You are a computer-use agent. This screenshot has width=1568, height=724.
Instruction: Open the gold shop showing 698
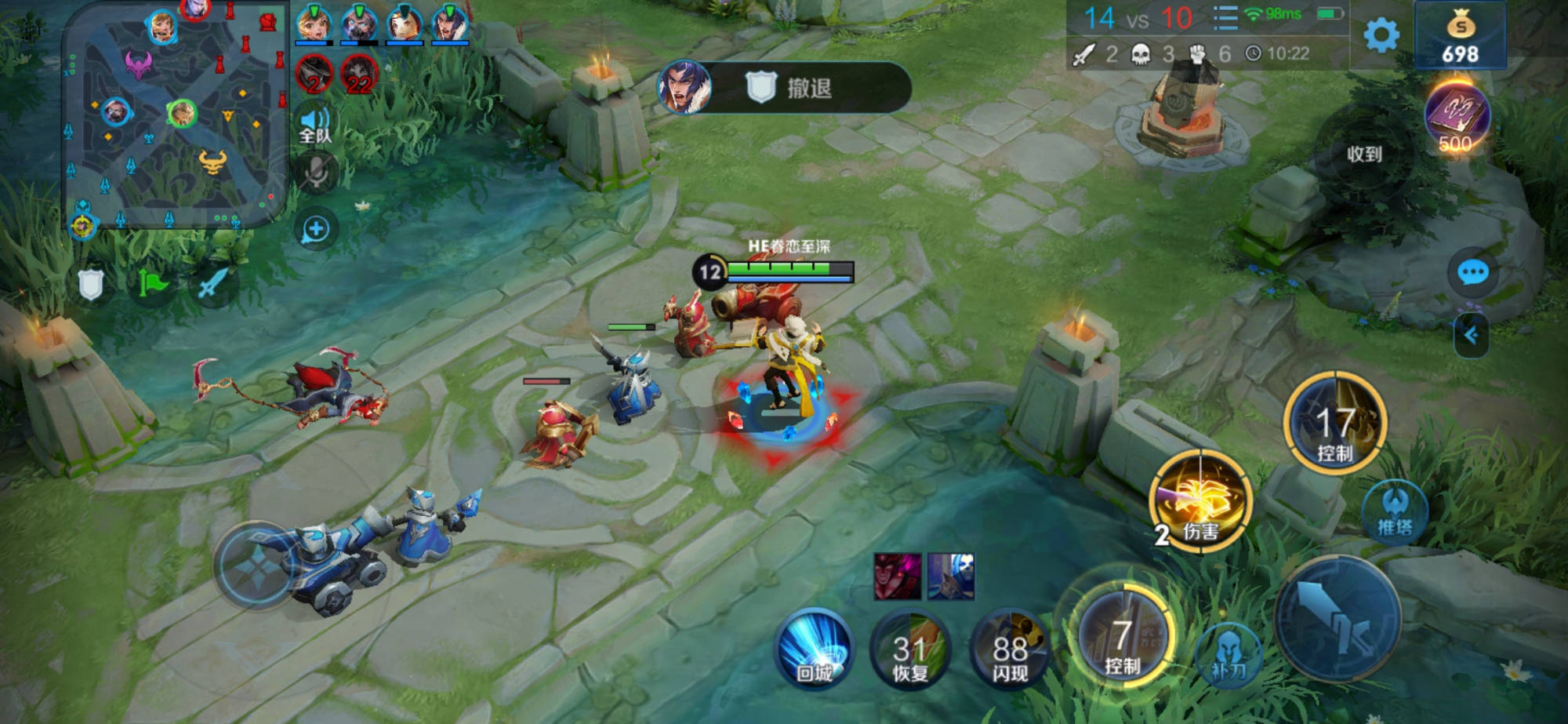pos(1460,36)
